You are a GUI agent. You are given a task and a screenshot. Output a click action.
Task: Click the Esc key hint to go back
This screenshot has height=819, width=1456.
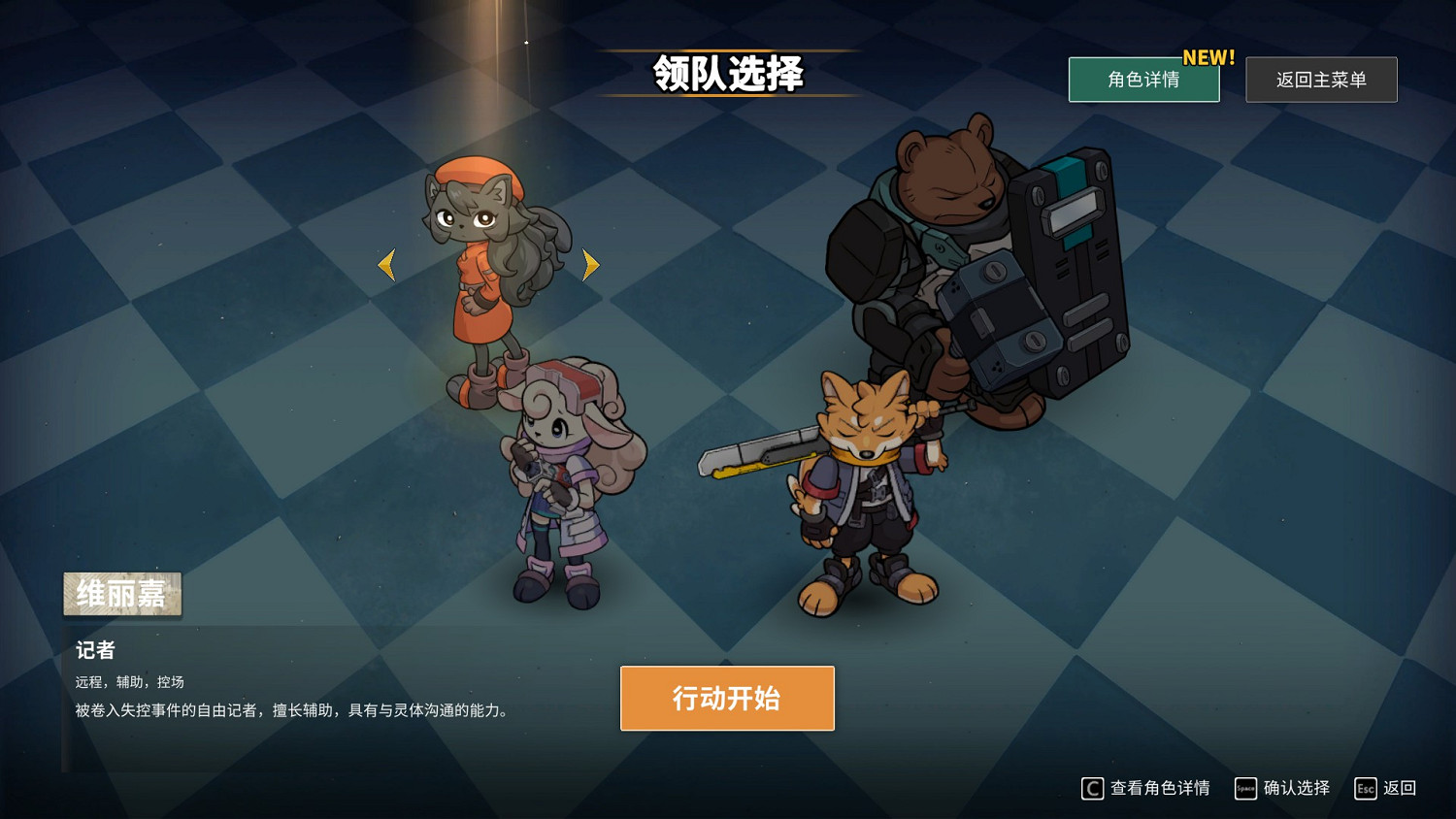pyautogui.click(x=1364, y=788)
